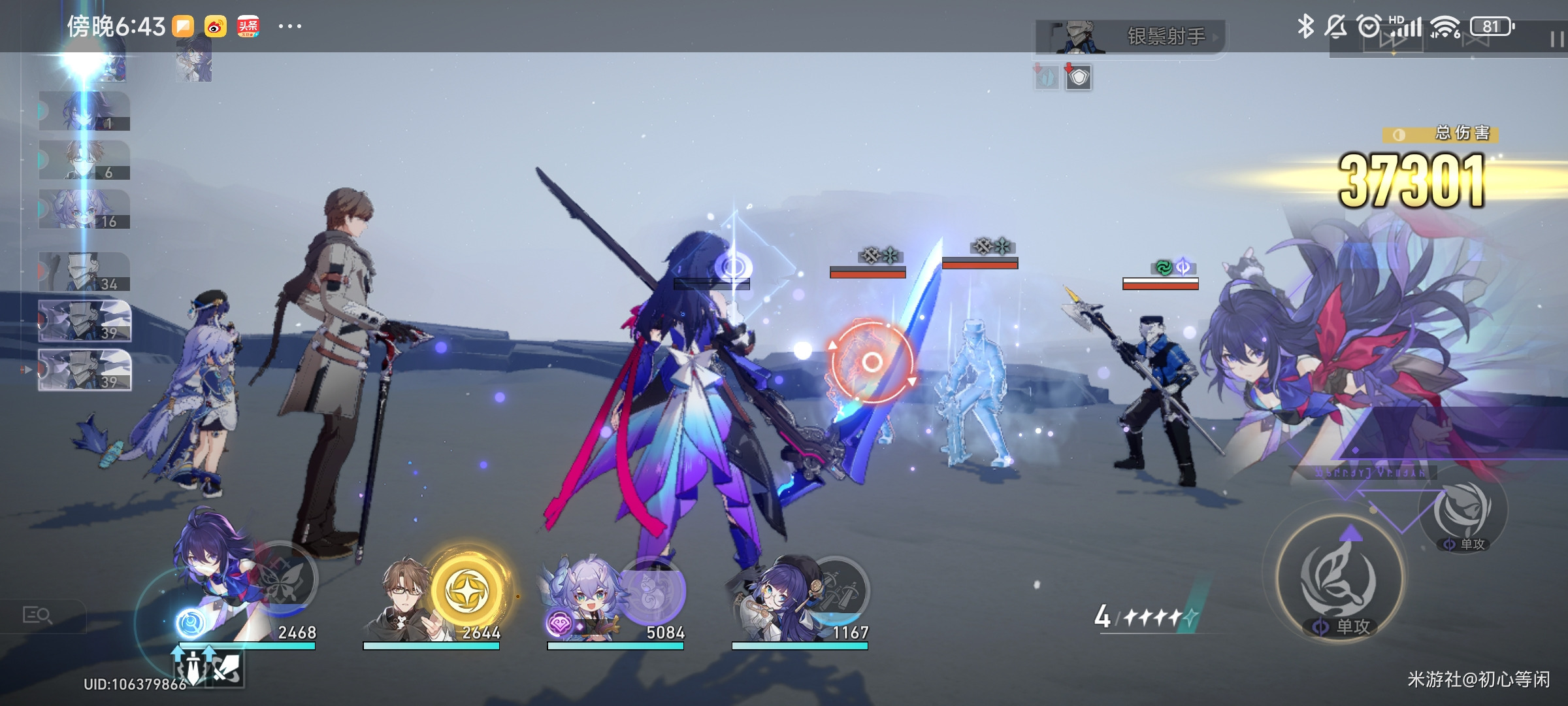Open the battle details magnifier list button
Screen dimensions: 1568x706
coord(38,616)
